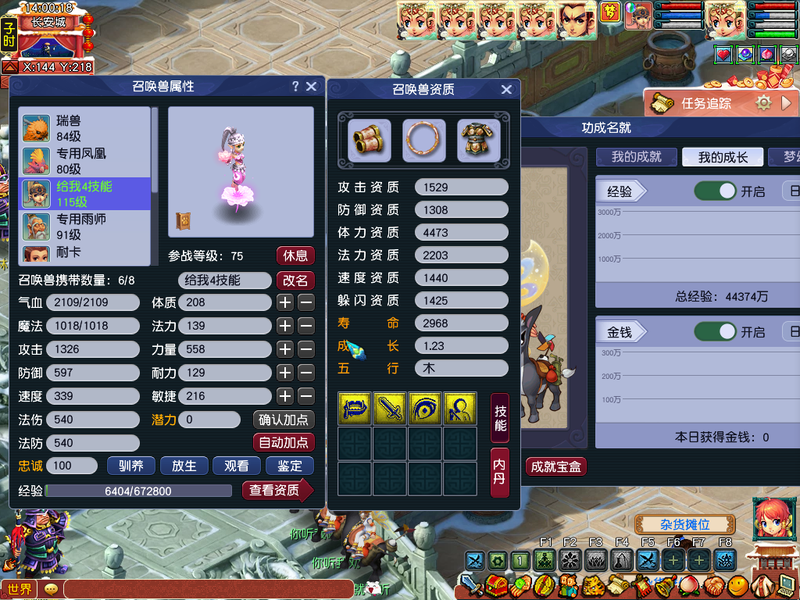Viewport: 800px width, 600px height.
Task: Choose 专用雨师 from the summon list
Action: point(84,226)
